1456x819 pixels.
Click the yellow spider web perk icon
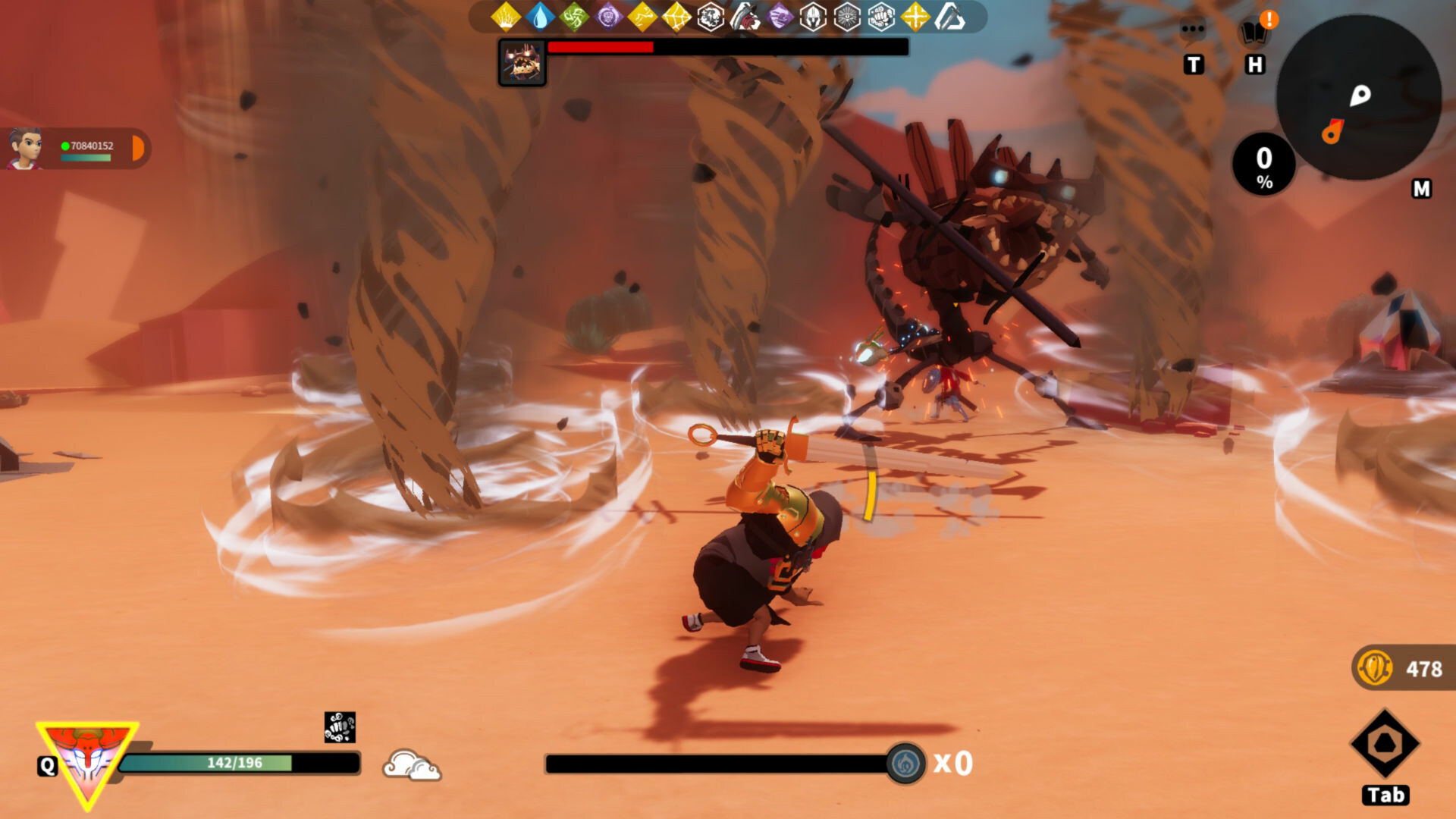click(676, 17)
